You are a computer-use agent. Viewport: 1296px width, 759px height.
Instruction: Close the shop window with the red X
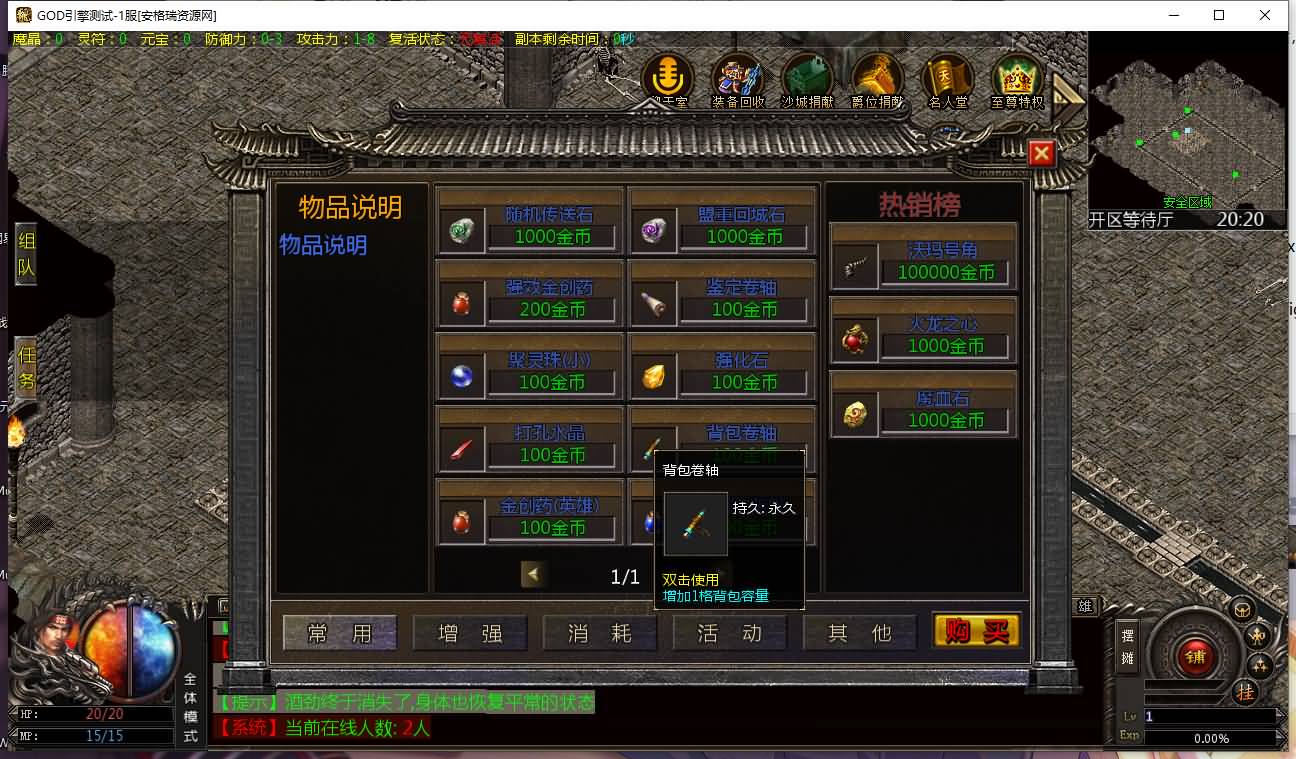1041,153
